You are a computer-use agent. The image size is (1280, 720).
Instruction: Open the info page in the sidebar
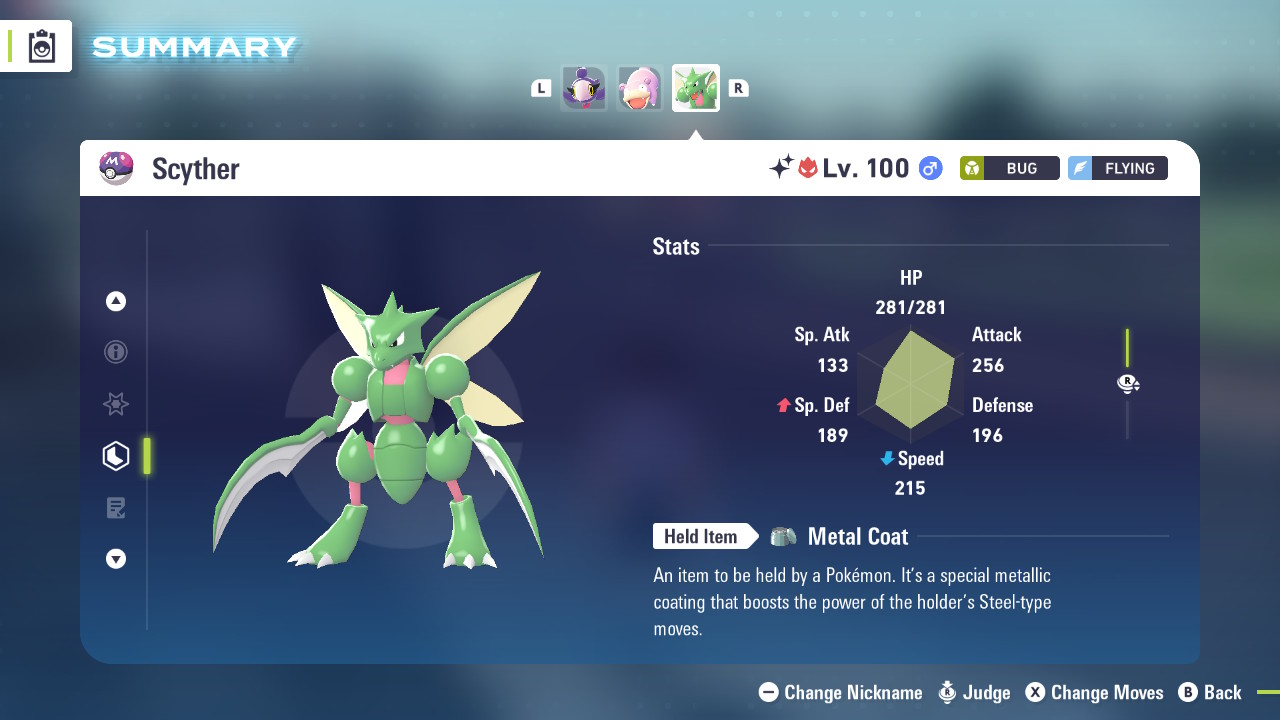pyautogui.click(x=115, y=352)
